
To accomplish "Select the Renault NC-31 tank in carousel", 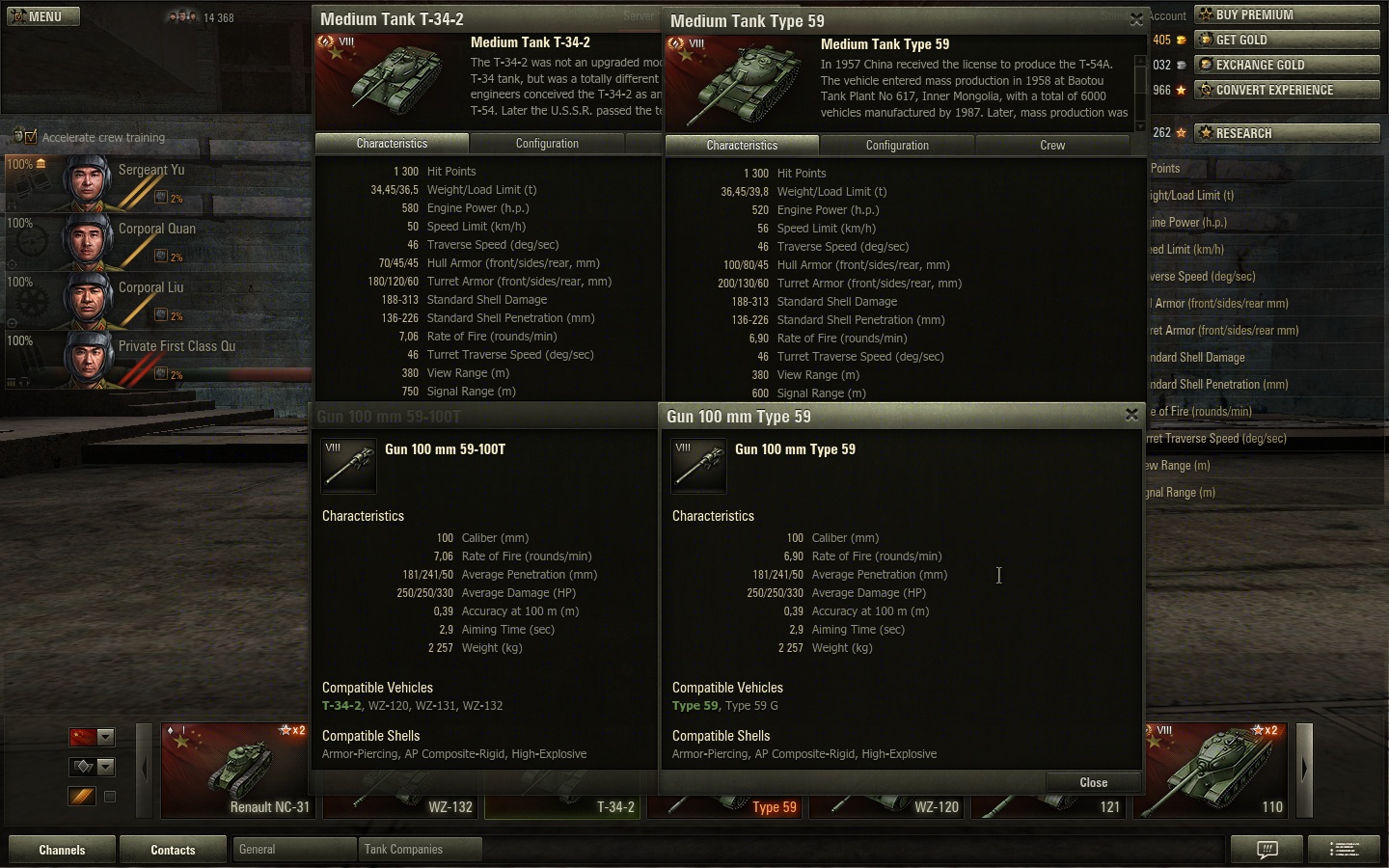I will (x=236, y=770).
